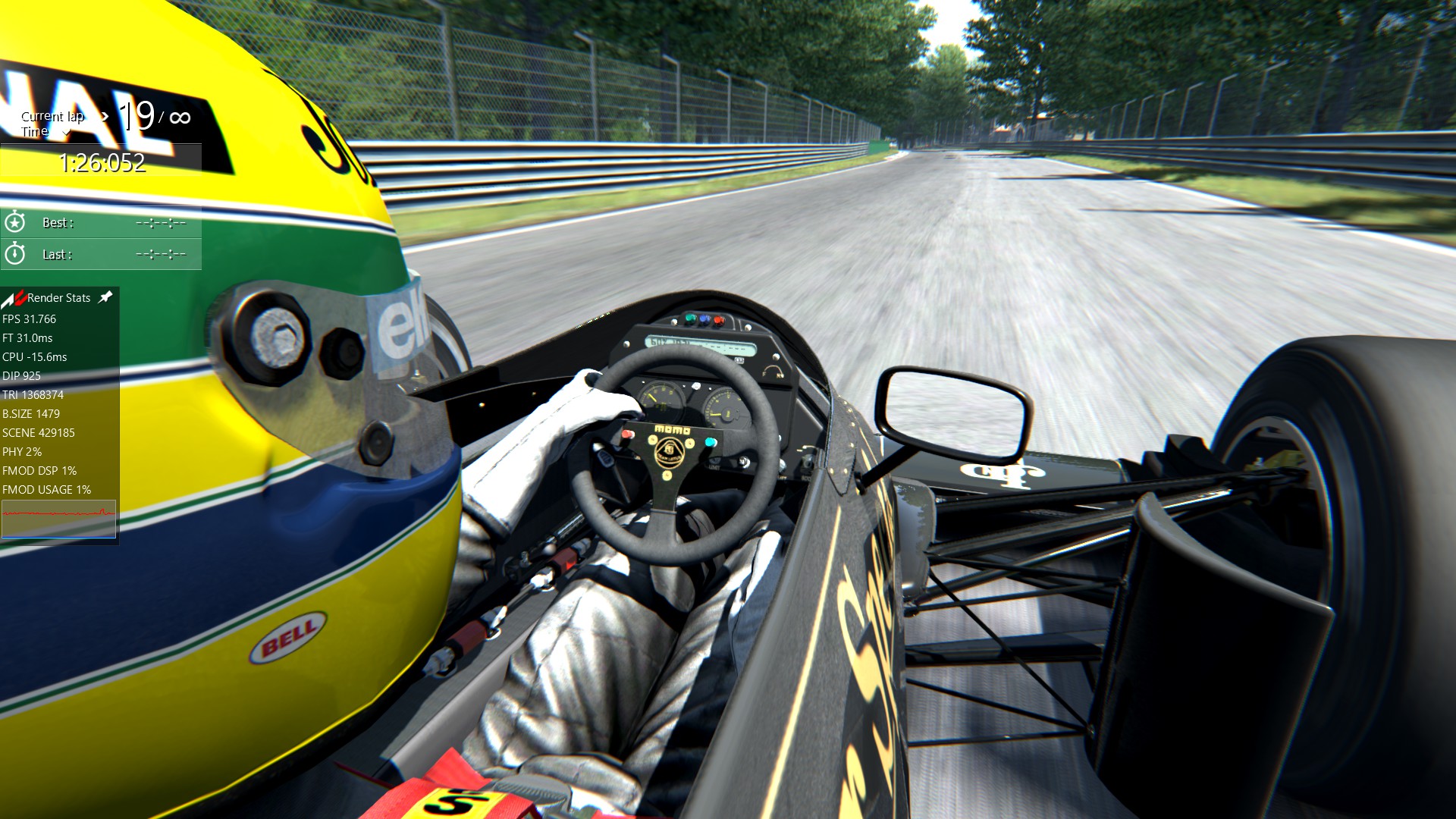Click the Render Stats title bar
The width and height of the screenshot is (1456, 819).
click(x=58, y=298)
